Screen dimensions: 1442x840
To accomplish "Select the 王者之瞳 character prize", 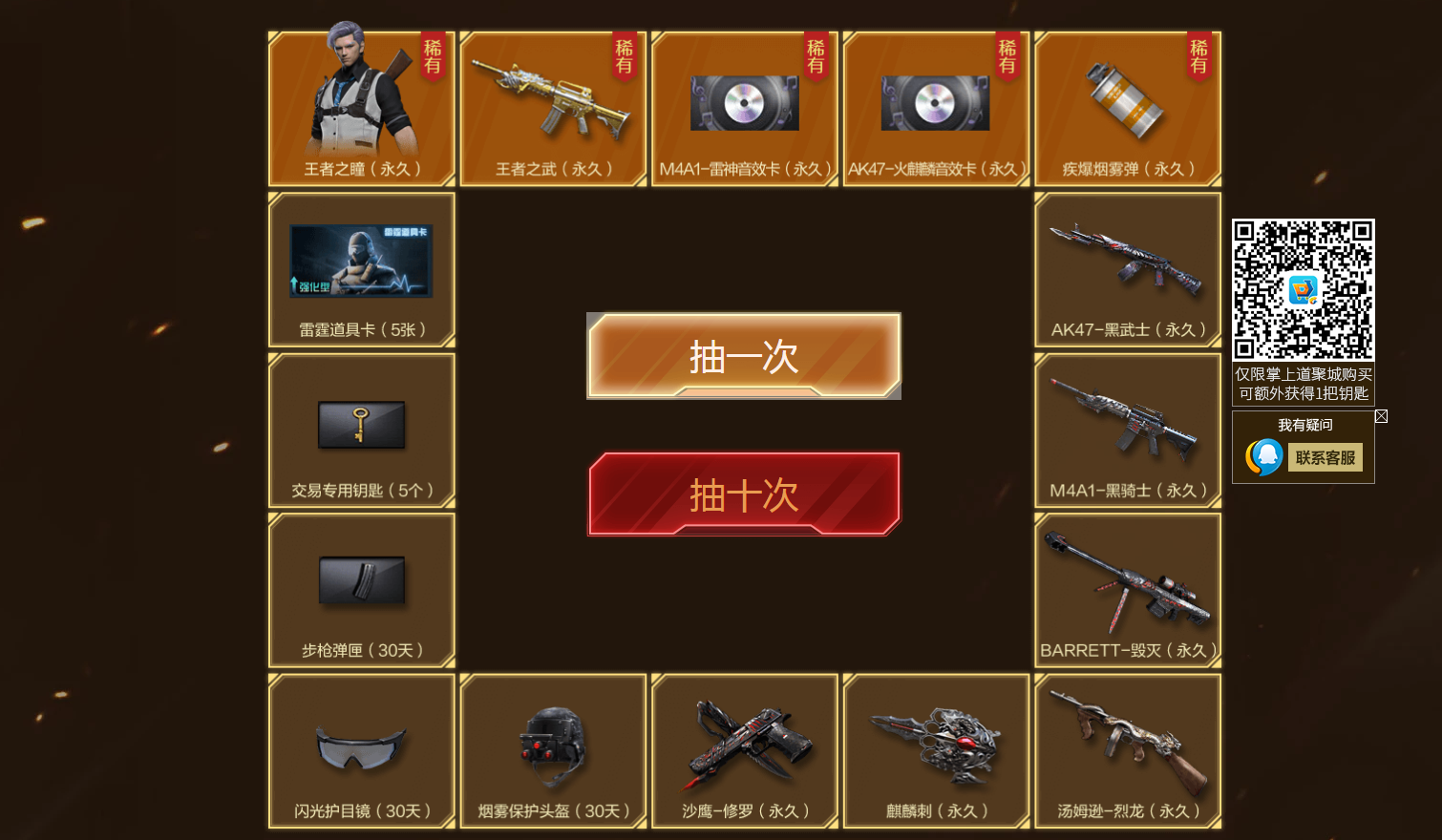I will (361, 105).
